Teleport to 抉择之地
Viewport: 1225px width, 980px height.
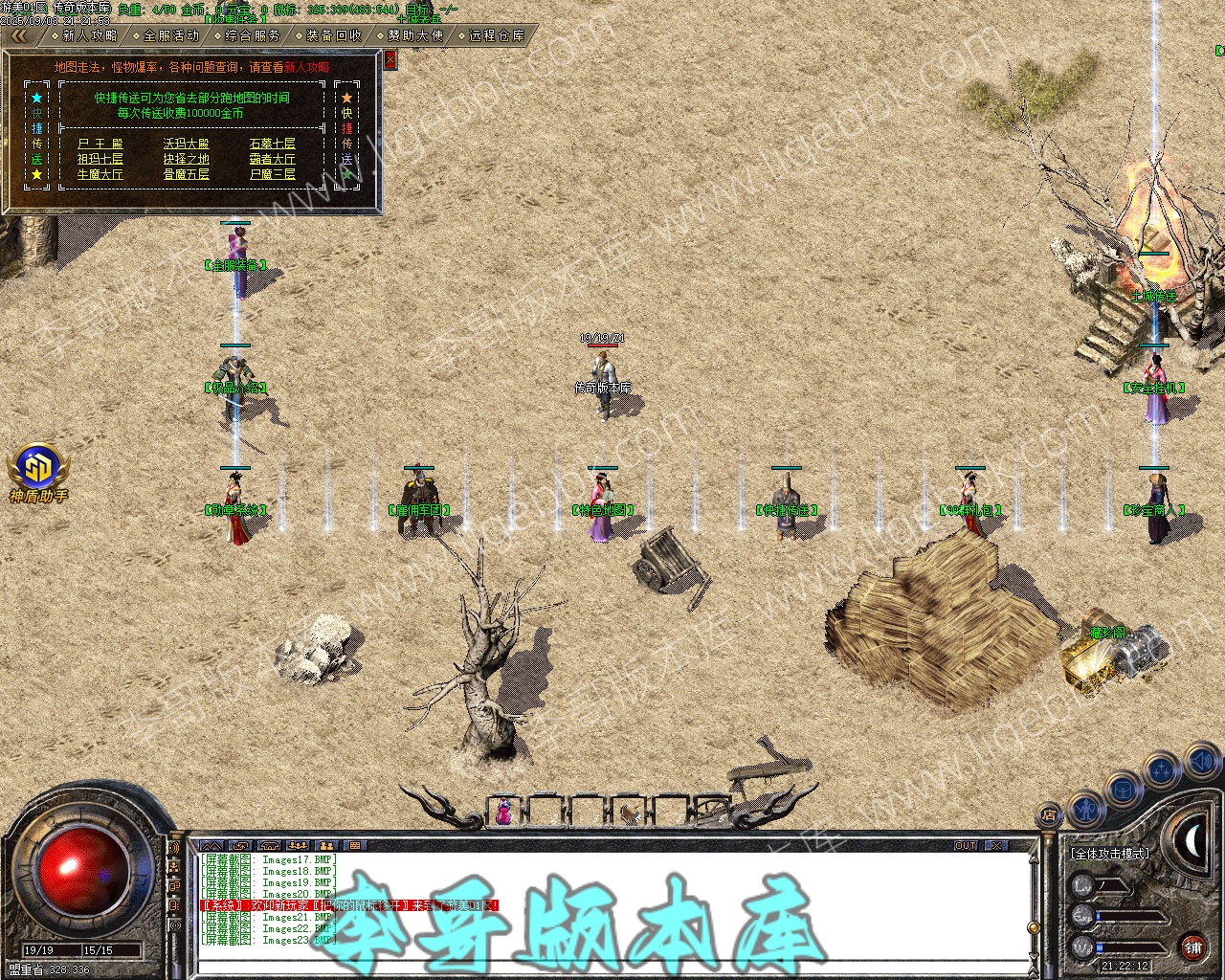[x=186, y=160]
